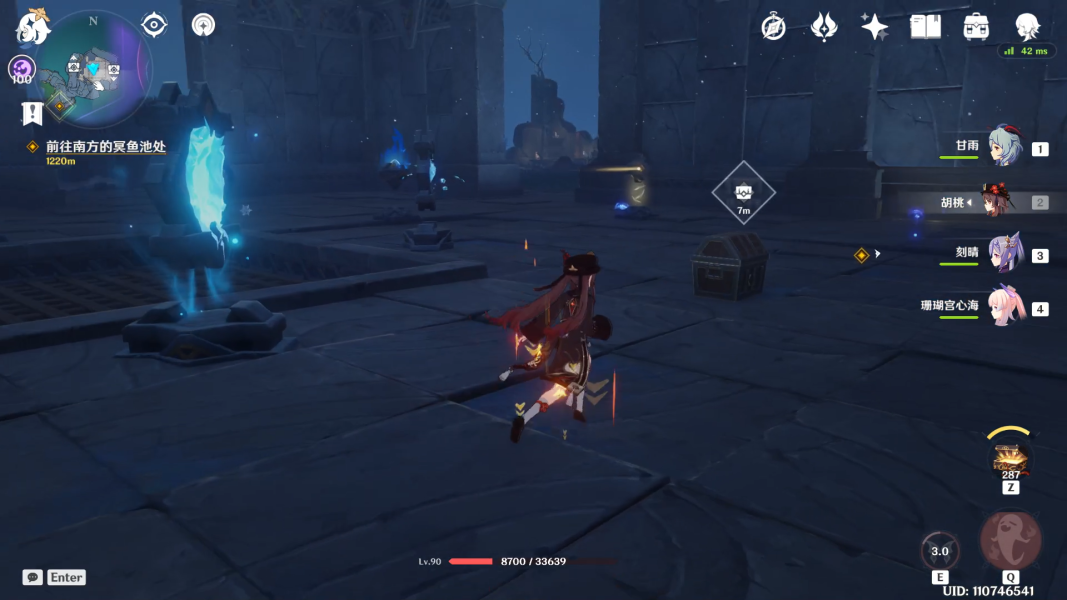This screenshot has height=600, width=1067.
Task: Open the quest log banner icon
Action: (32, 111)
